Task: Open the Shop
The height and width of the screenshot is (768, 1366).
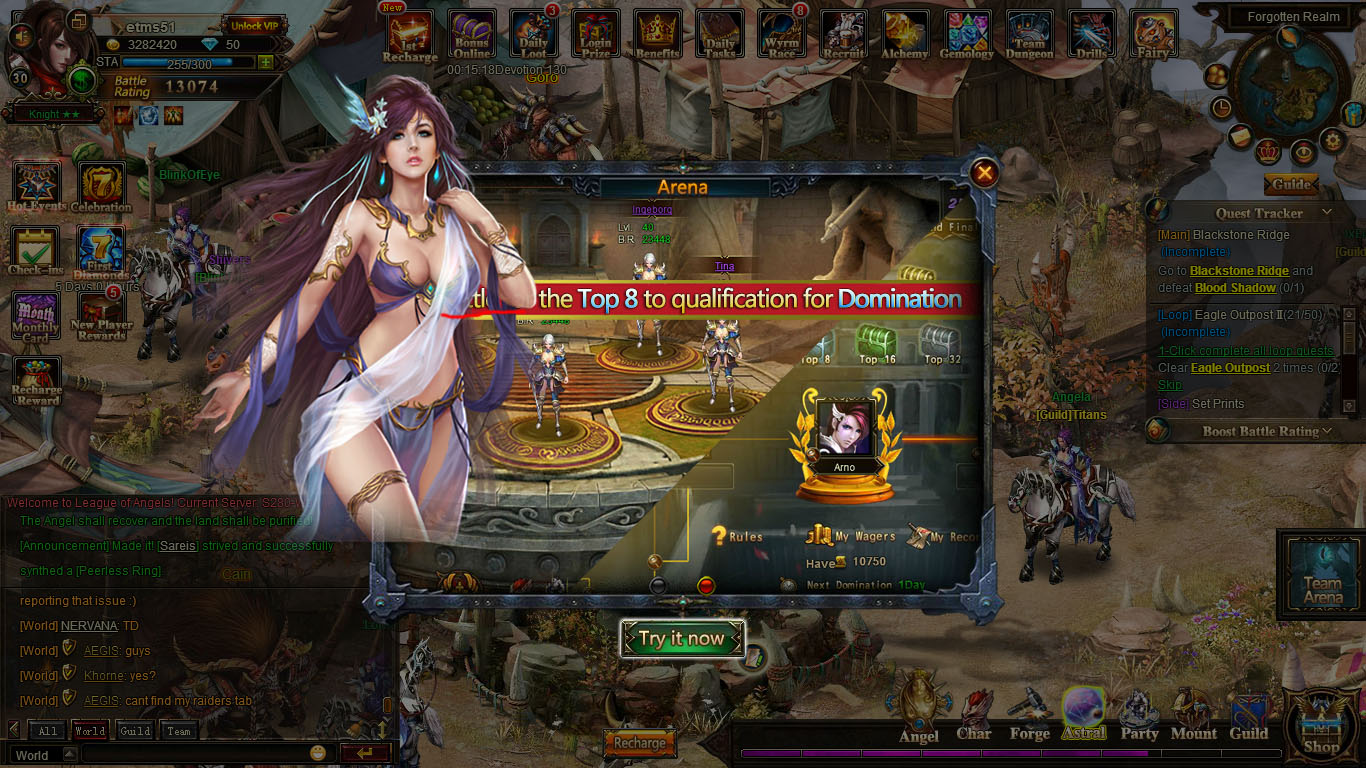Action: click(1322, 725)
